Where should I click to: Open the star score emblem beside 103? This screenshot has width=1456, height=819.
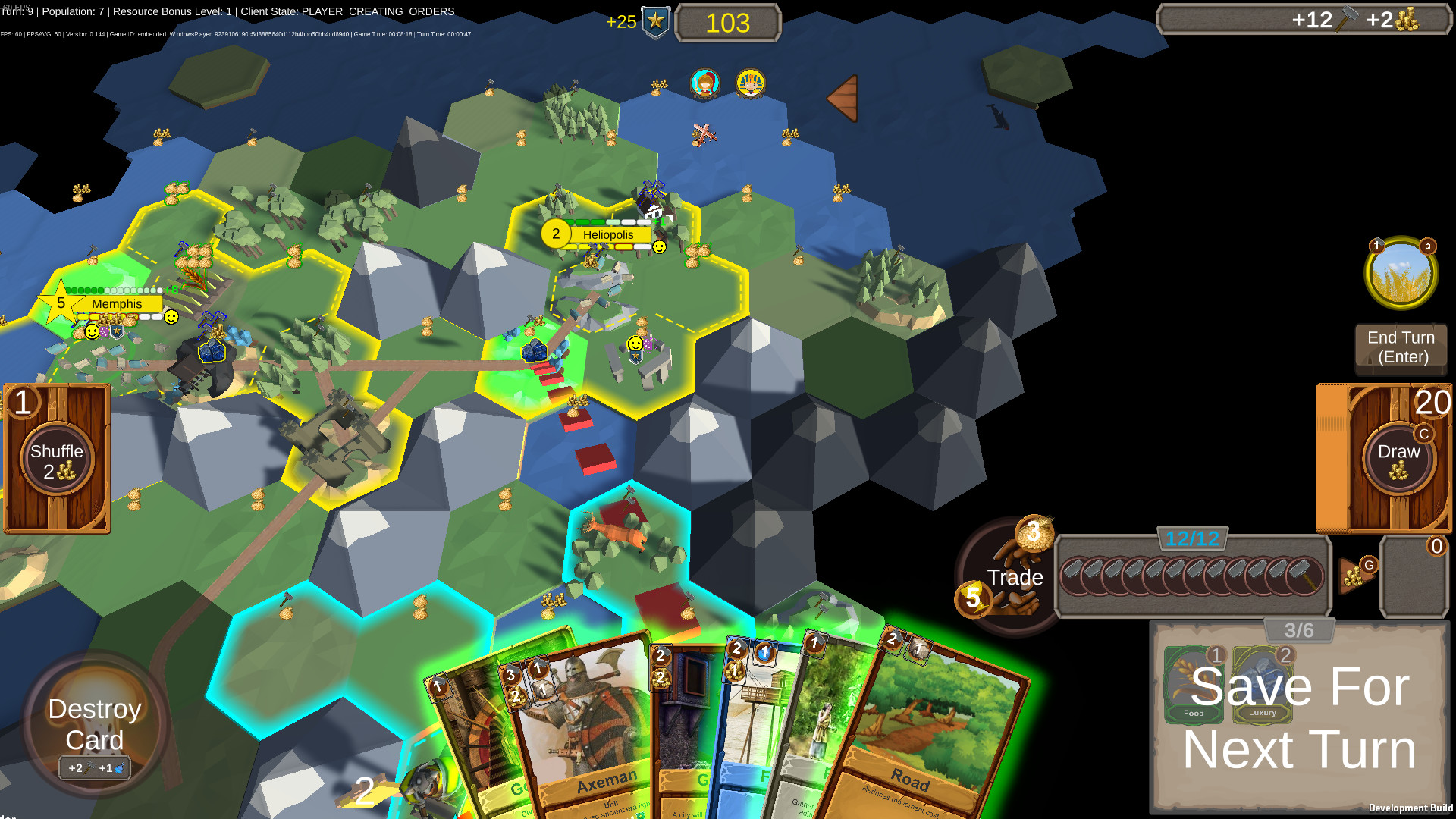tap(657, 23)
